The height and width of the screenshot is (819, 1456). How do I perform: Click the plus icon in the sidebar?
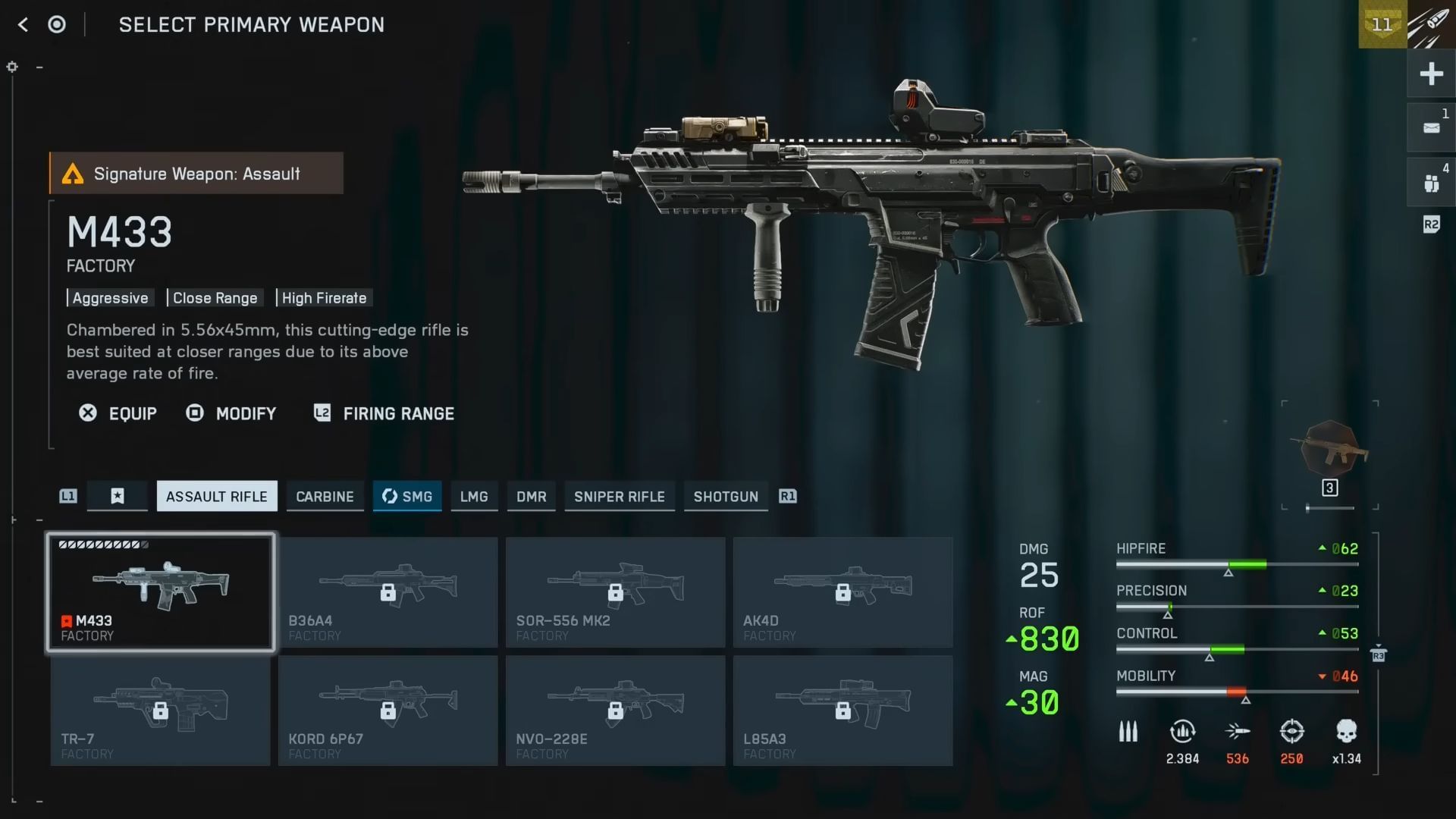[x=1431, y=74]
